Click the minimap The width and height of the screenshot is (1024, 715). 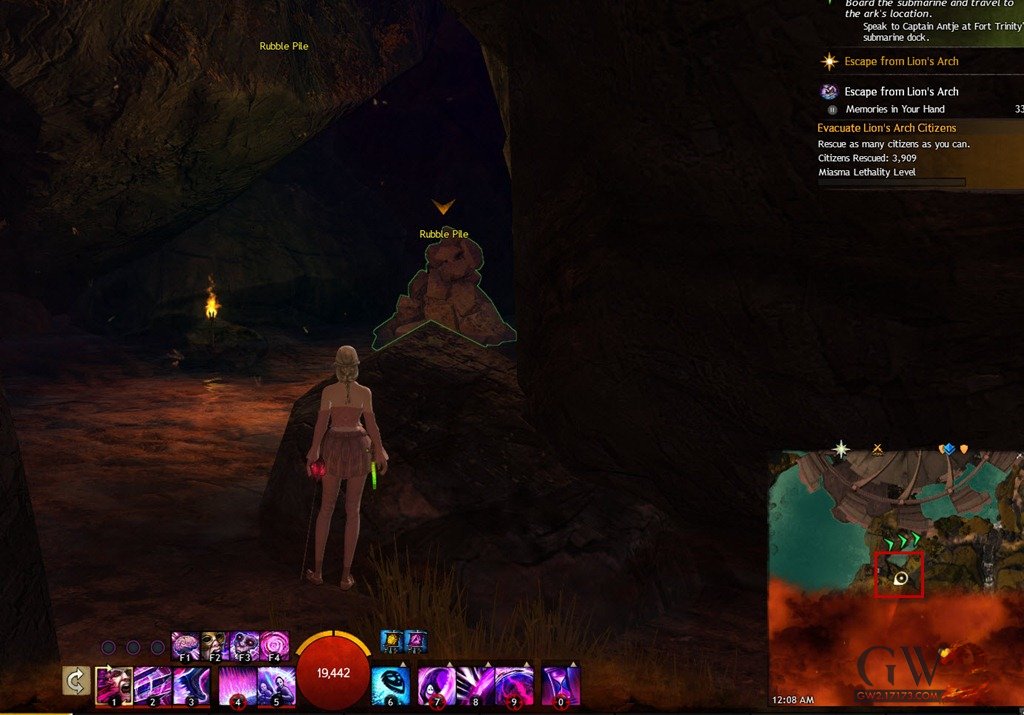tap(895, 580)
